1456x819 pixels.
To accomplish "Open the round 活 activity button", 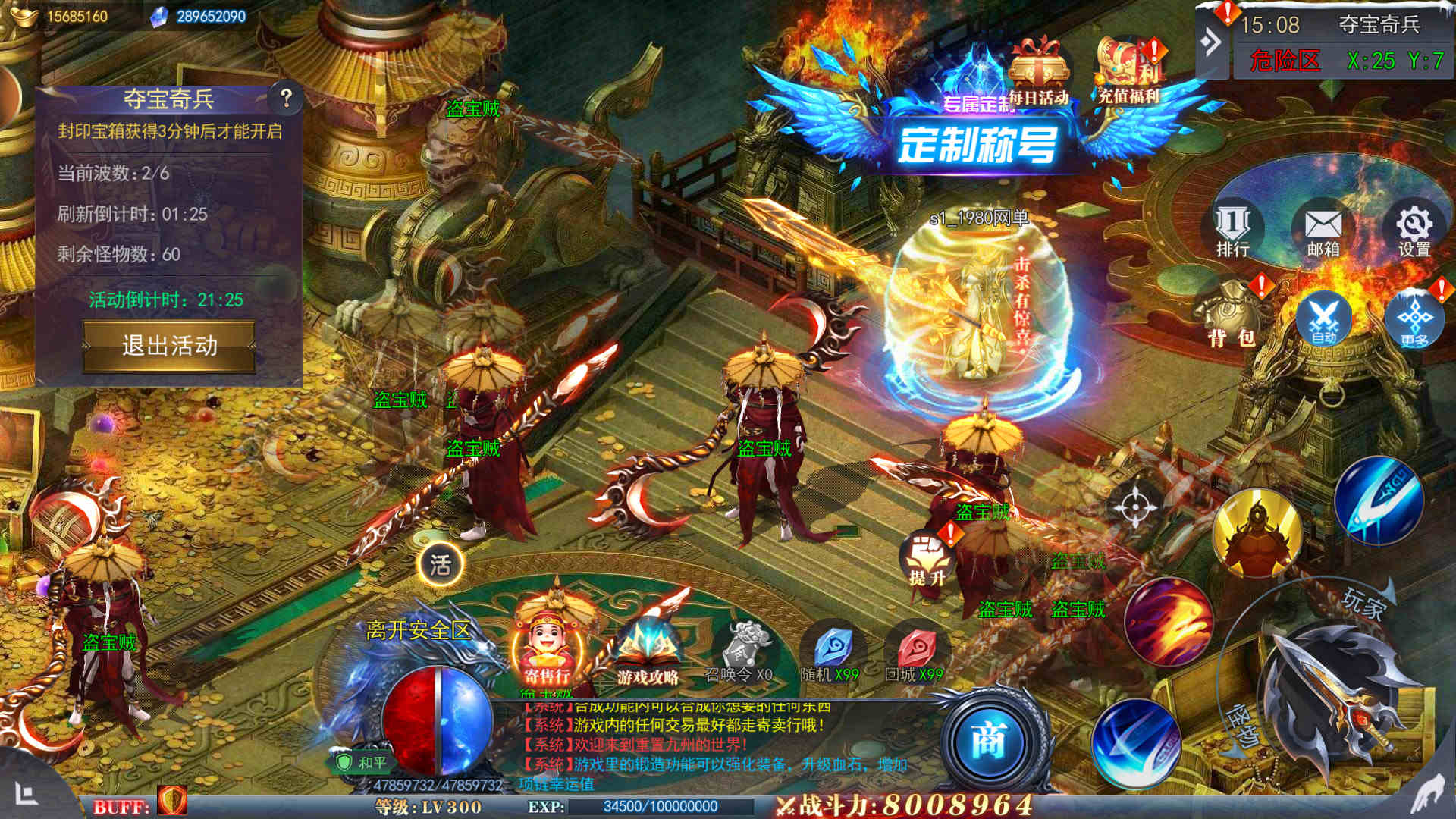I will pyautogui.click(x=441, y=564).
